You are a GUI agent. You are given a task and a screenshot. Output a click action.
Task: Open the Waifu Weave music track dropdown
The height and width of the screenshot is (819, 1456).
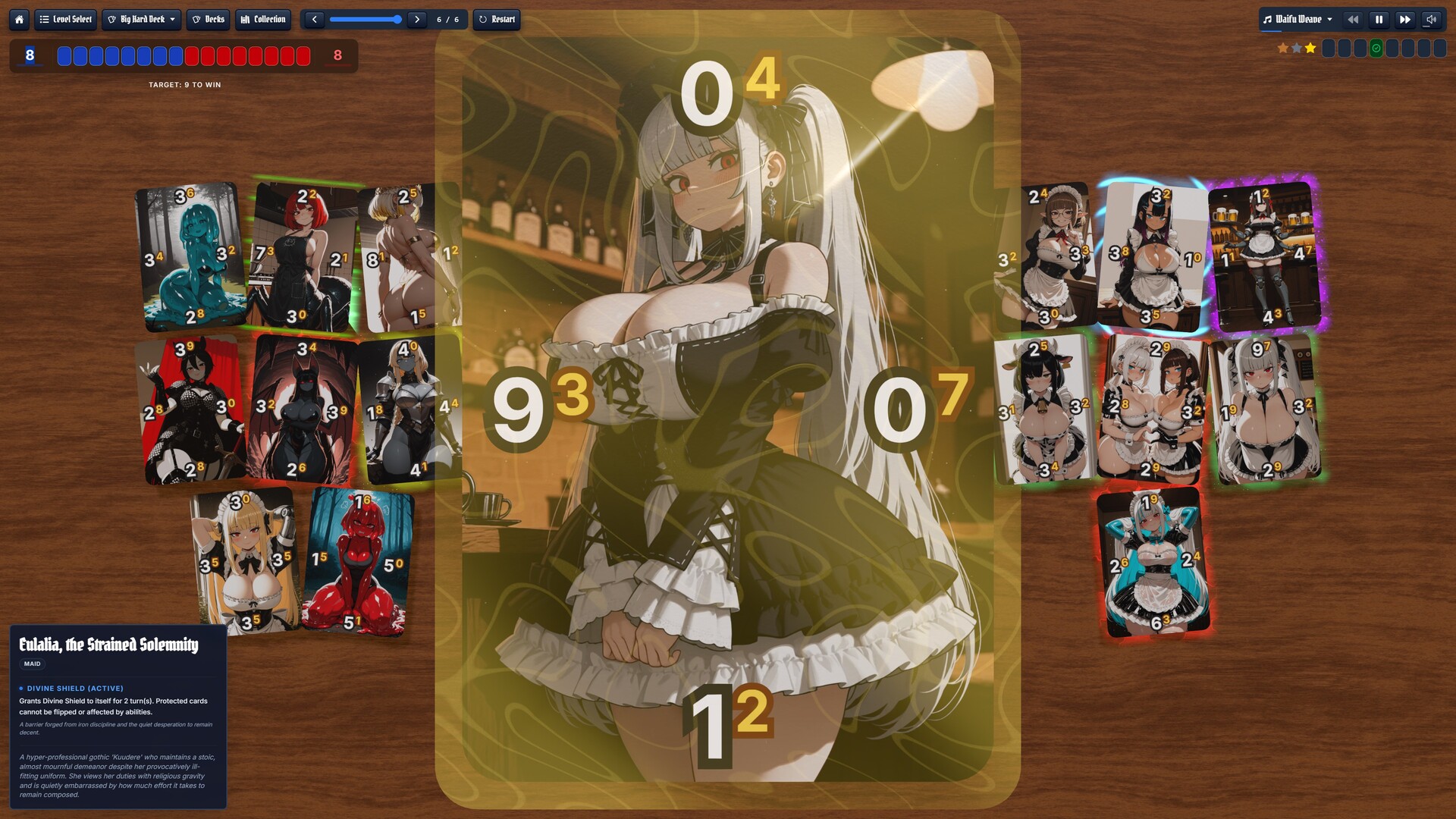1298,20
